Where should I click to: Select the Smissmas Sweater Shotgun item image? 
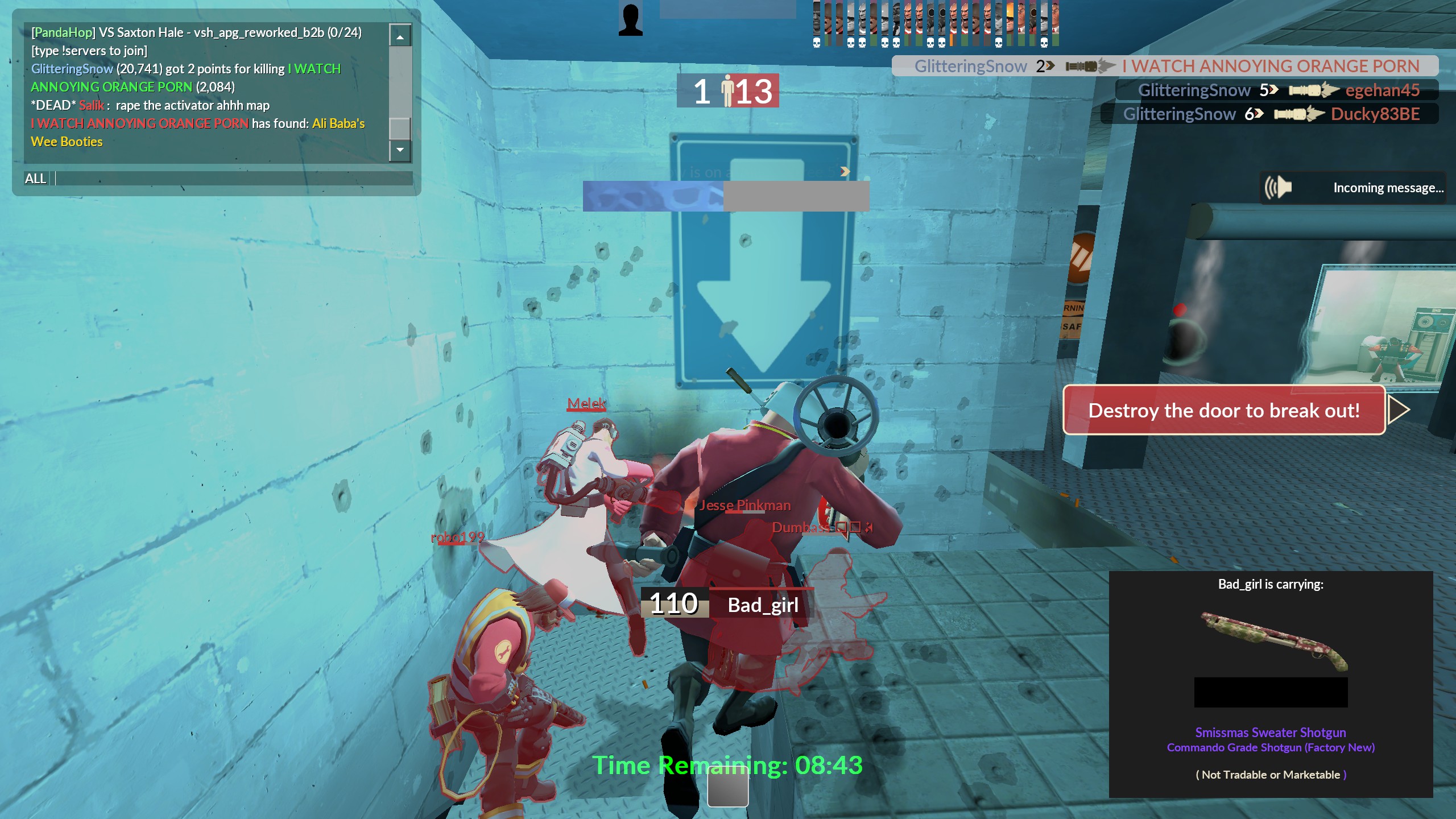click(1274, 642)
